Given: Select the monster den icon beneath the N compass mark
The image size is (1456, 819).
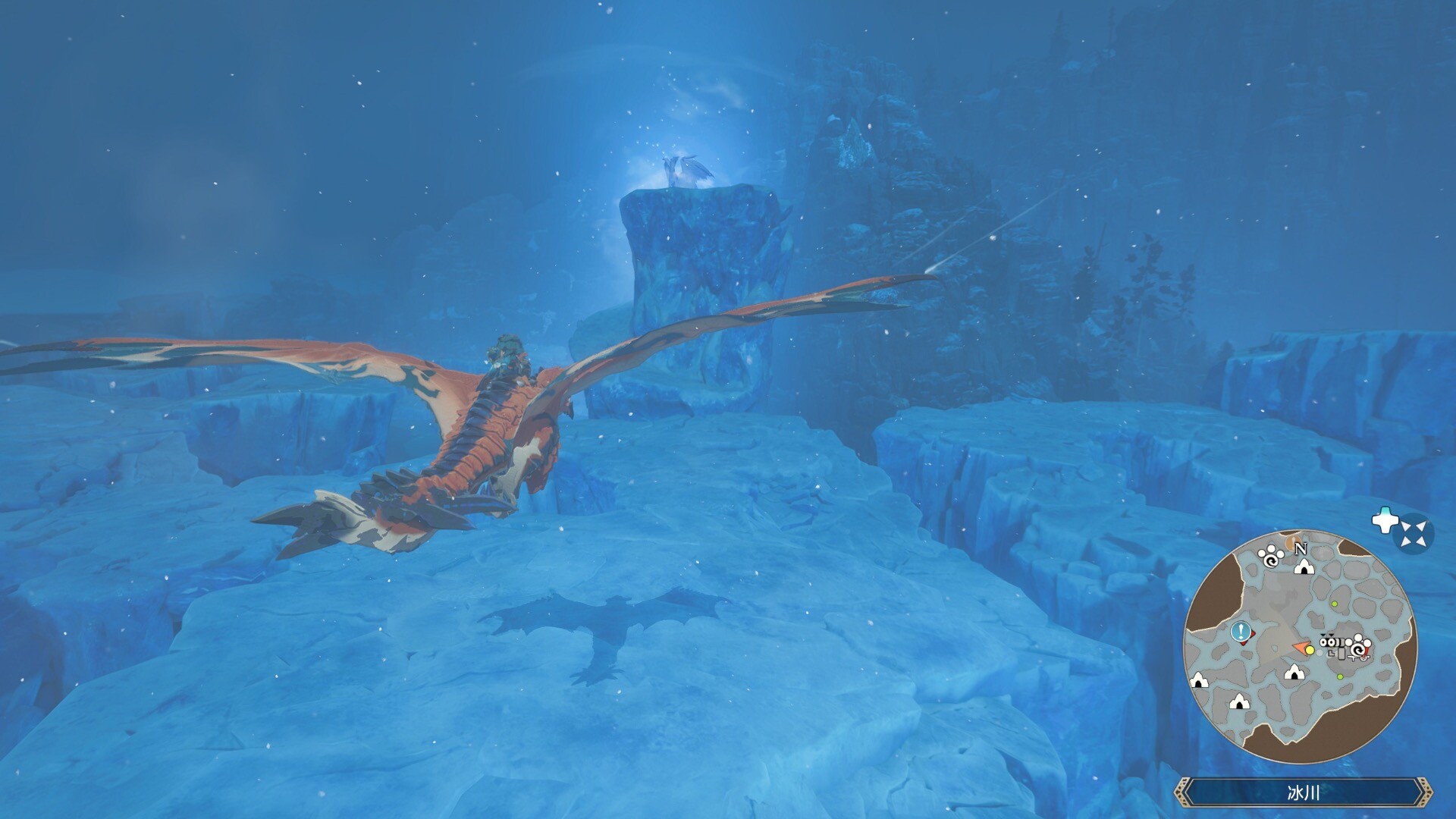Looking at the screenshot, I should 1304,566.
